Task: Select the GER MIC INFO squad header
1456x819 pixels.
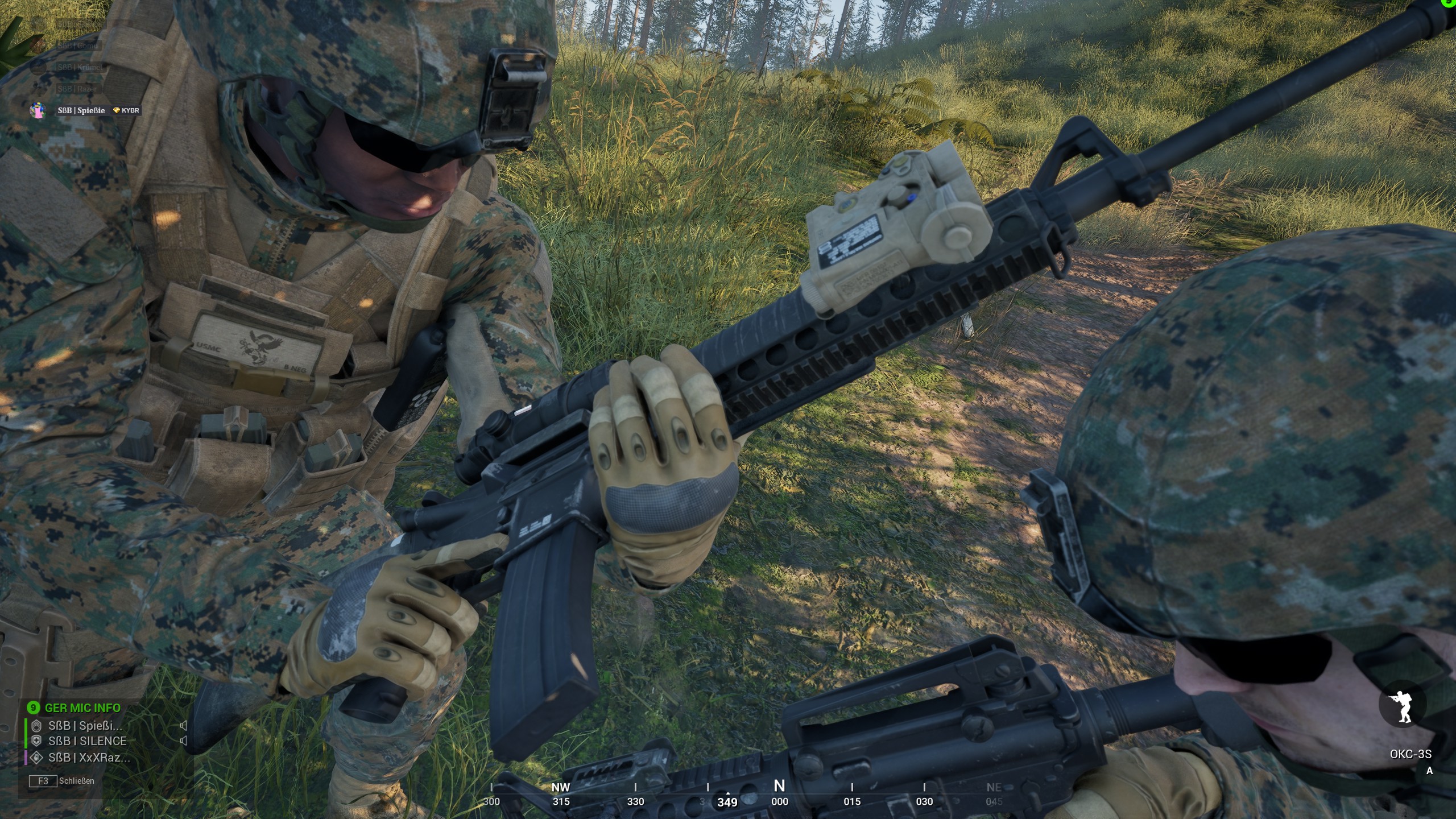Action: point(82,708)
